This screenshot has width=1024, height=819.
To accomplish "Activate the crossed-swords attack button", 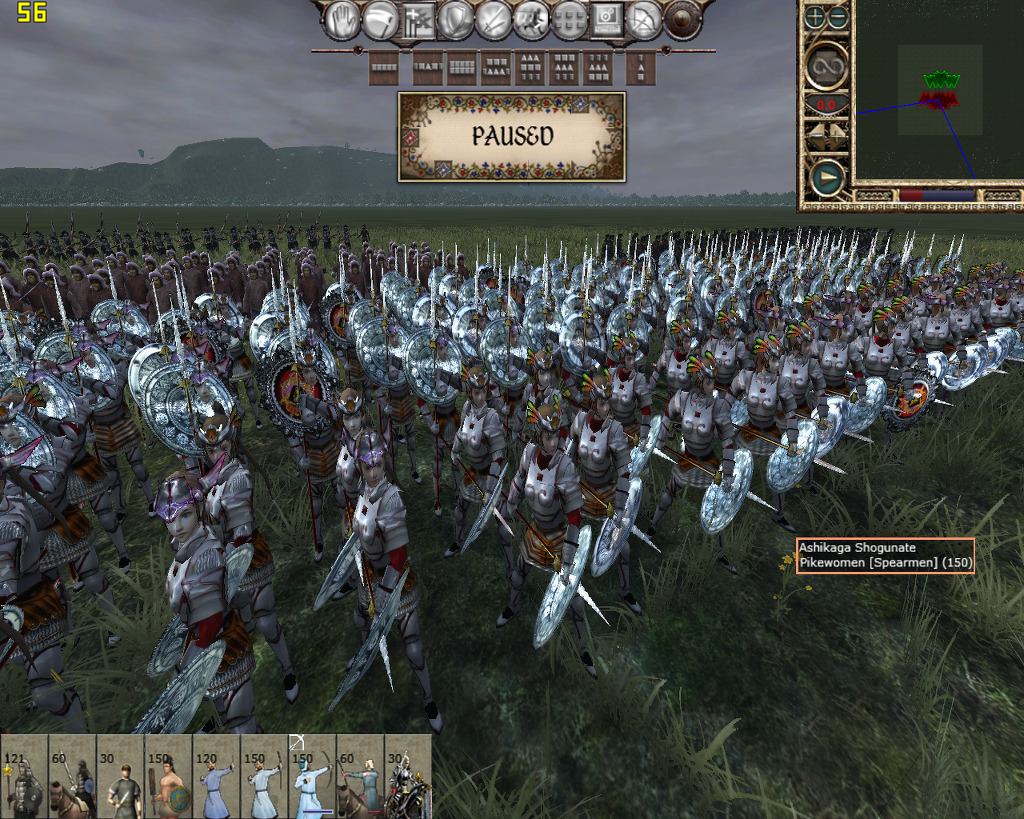I will pos(494,20).
